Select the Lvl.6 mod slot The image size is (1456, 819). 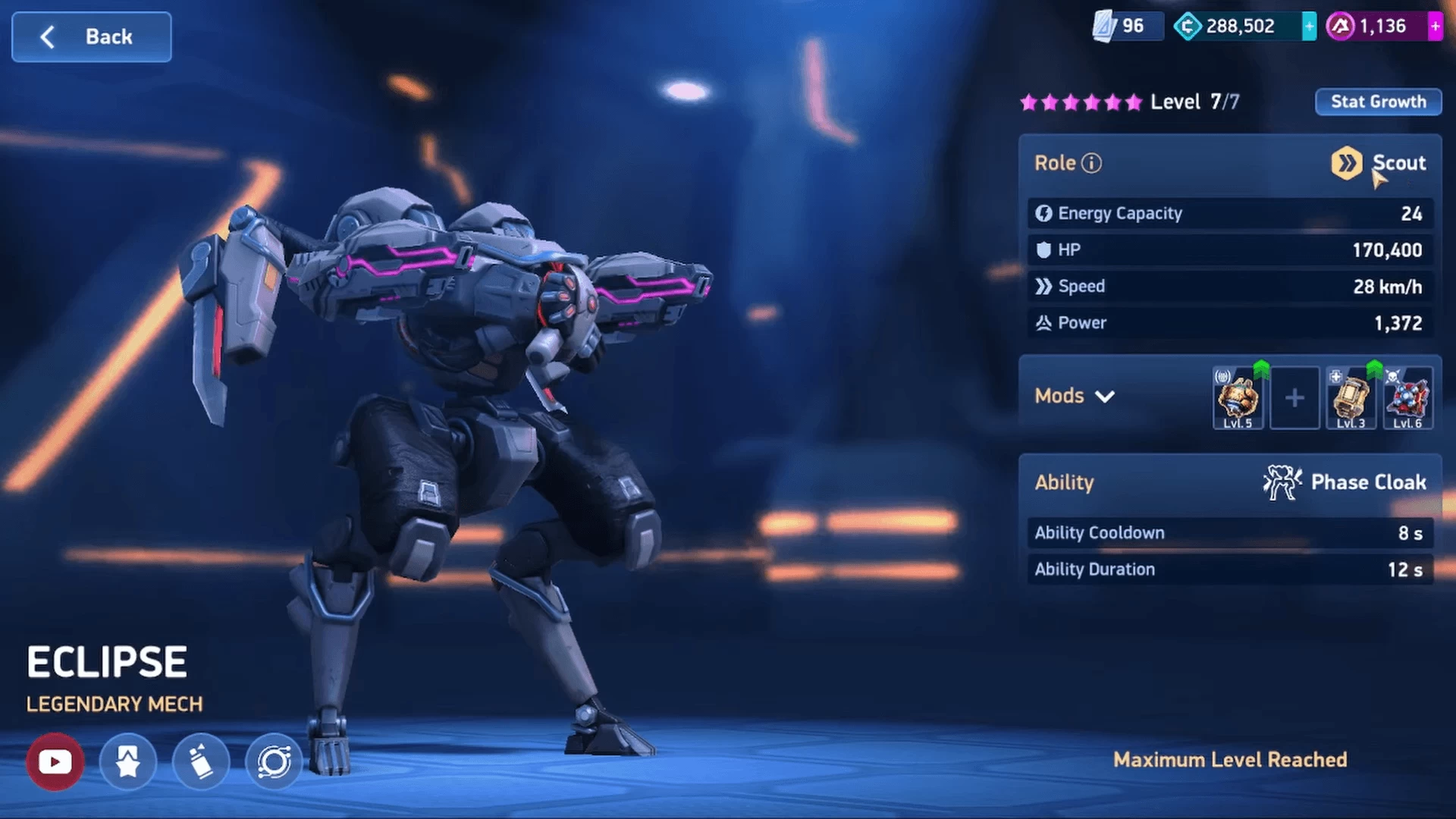[x=1407, y=399]
